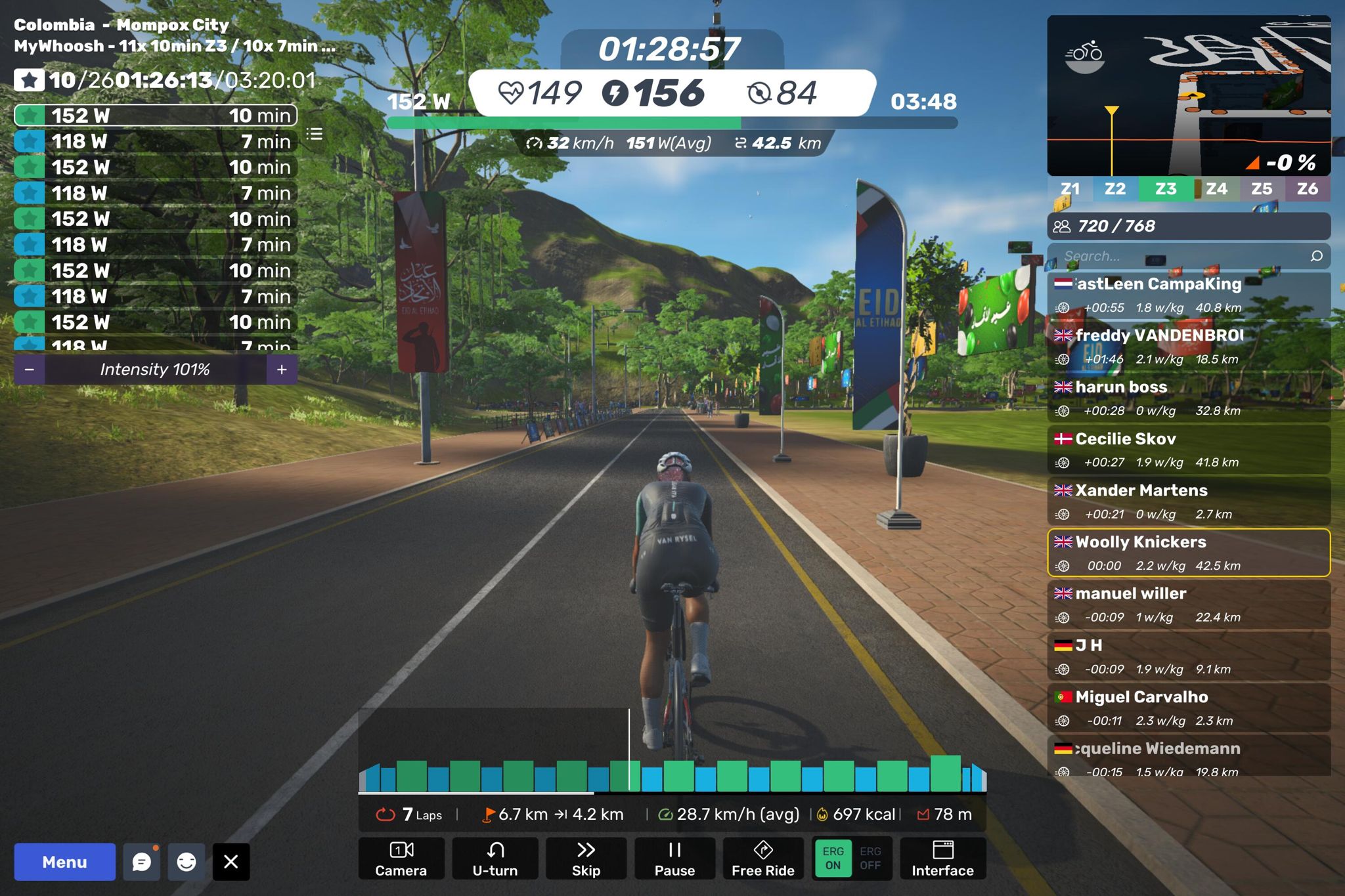Click the magnifier search icon in rider list
The image size is (1345, 896).
[1316, 256]
